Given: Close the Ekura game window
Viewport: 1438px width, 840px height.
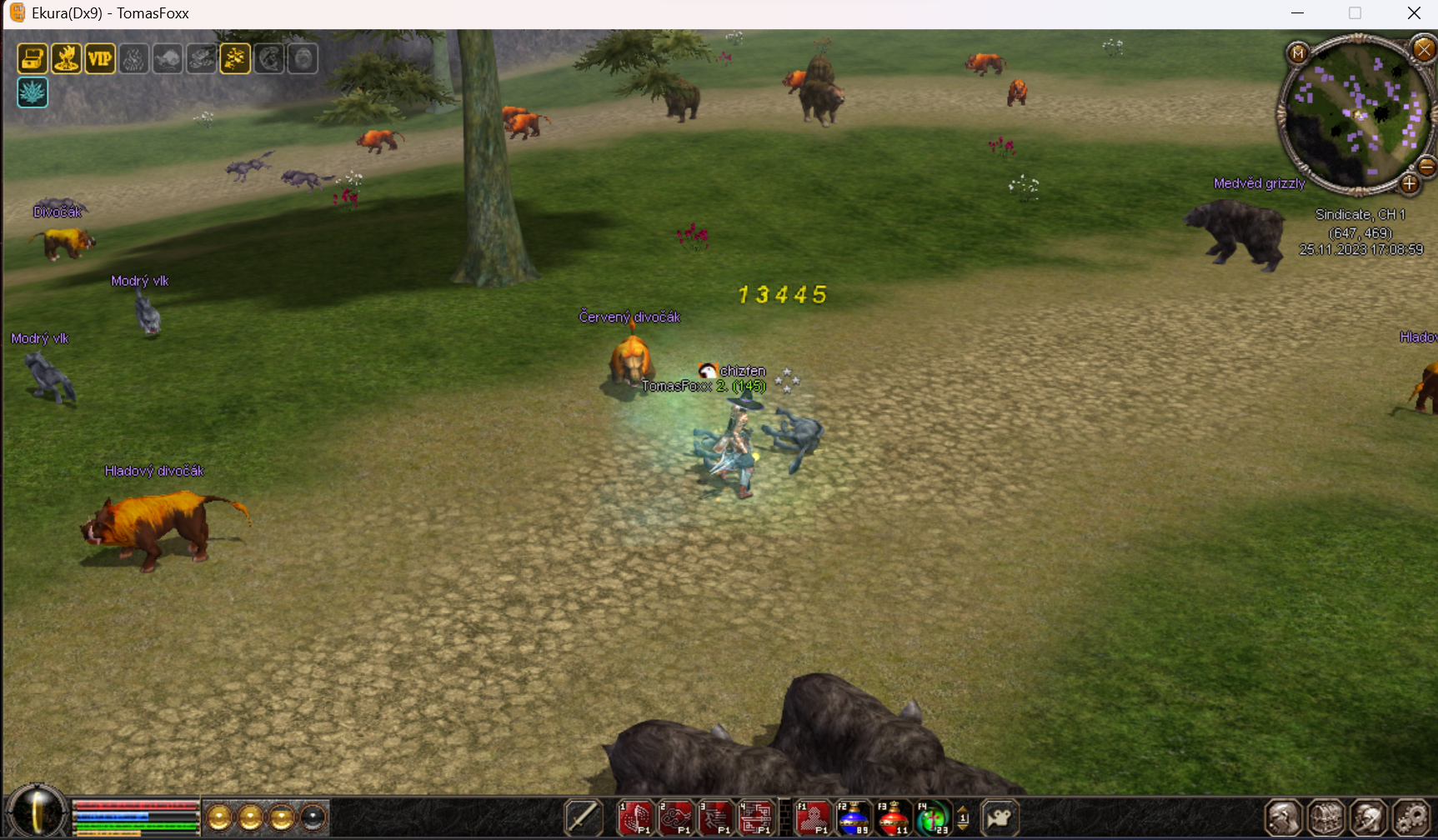Looking at the screenshot, I should point(1414,13).
